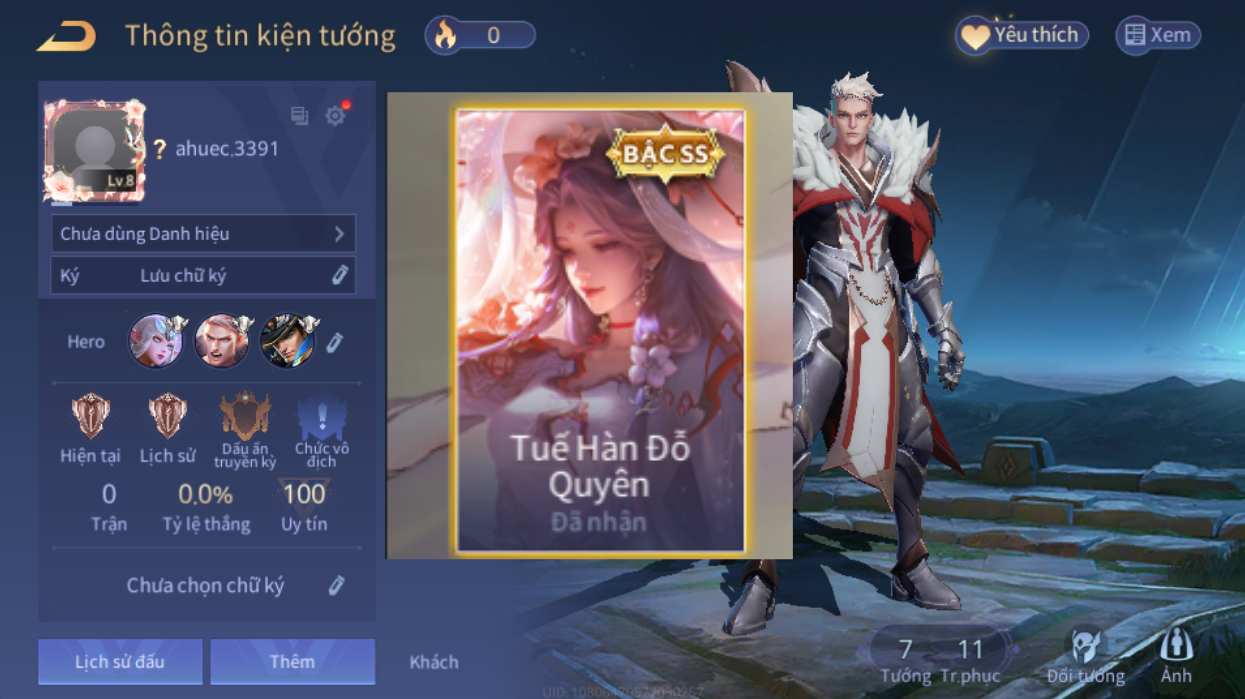This screenshot has height=699, width=1245.
Task: Edit the featured Hero list
Action: point(335,342)
